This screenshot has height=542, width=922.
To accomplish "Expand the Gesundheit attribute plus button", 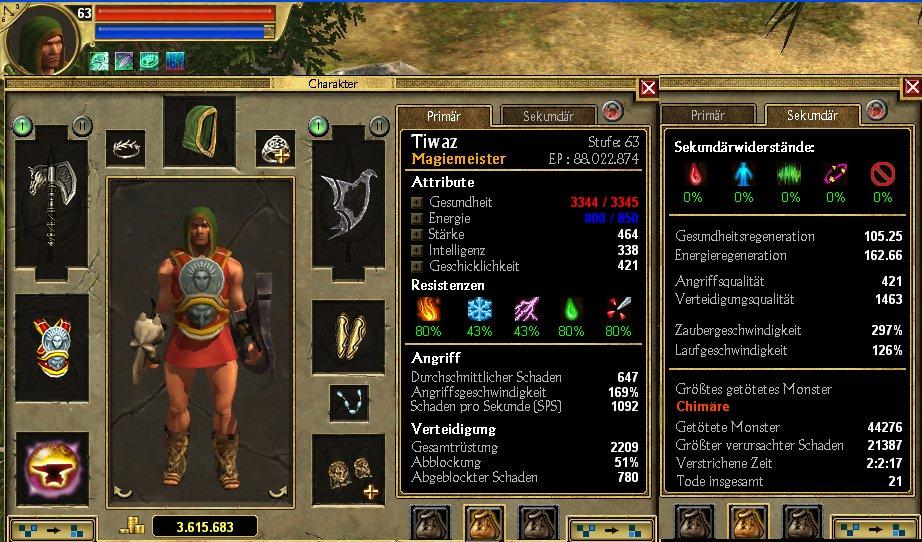I will (416, 202).
